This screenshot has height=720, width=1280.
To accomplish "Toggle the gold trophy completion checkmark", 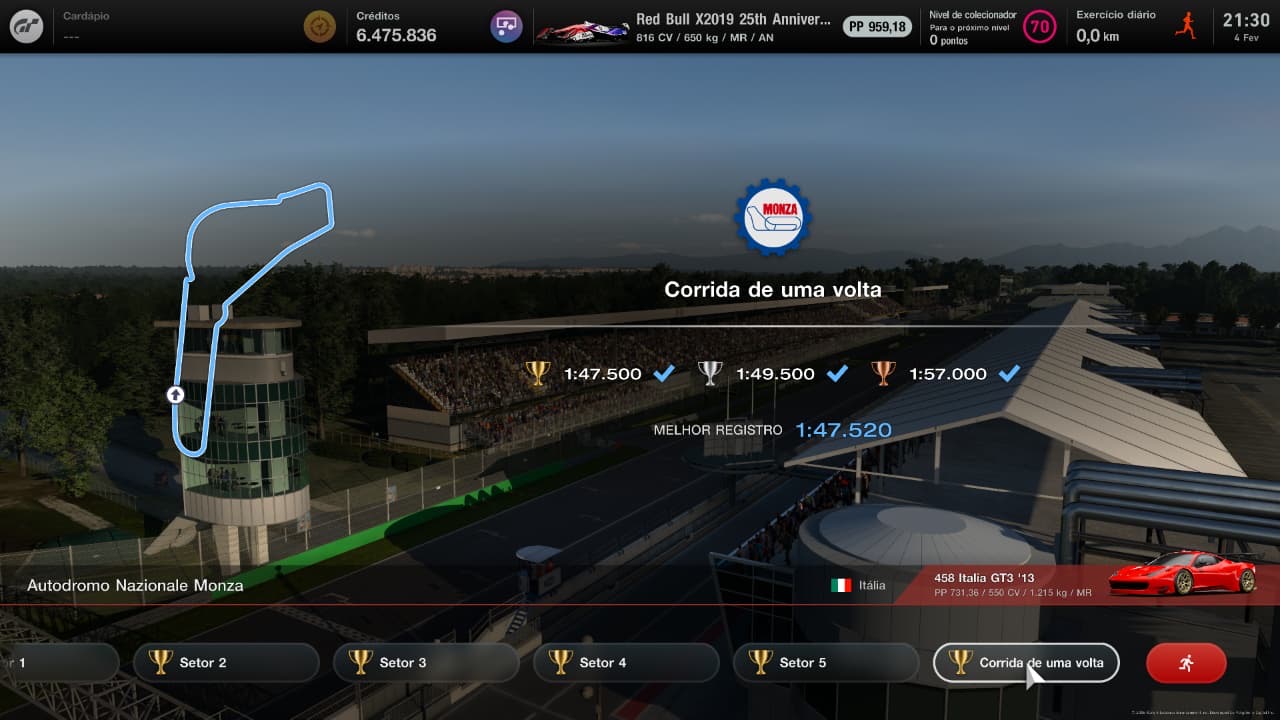I will [663, 372].
